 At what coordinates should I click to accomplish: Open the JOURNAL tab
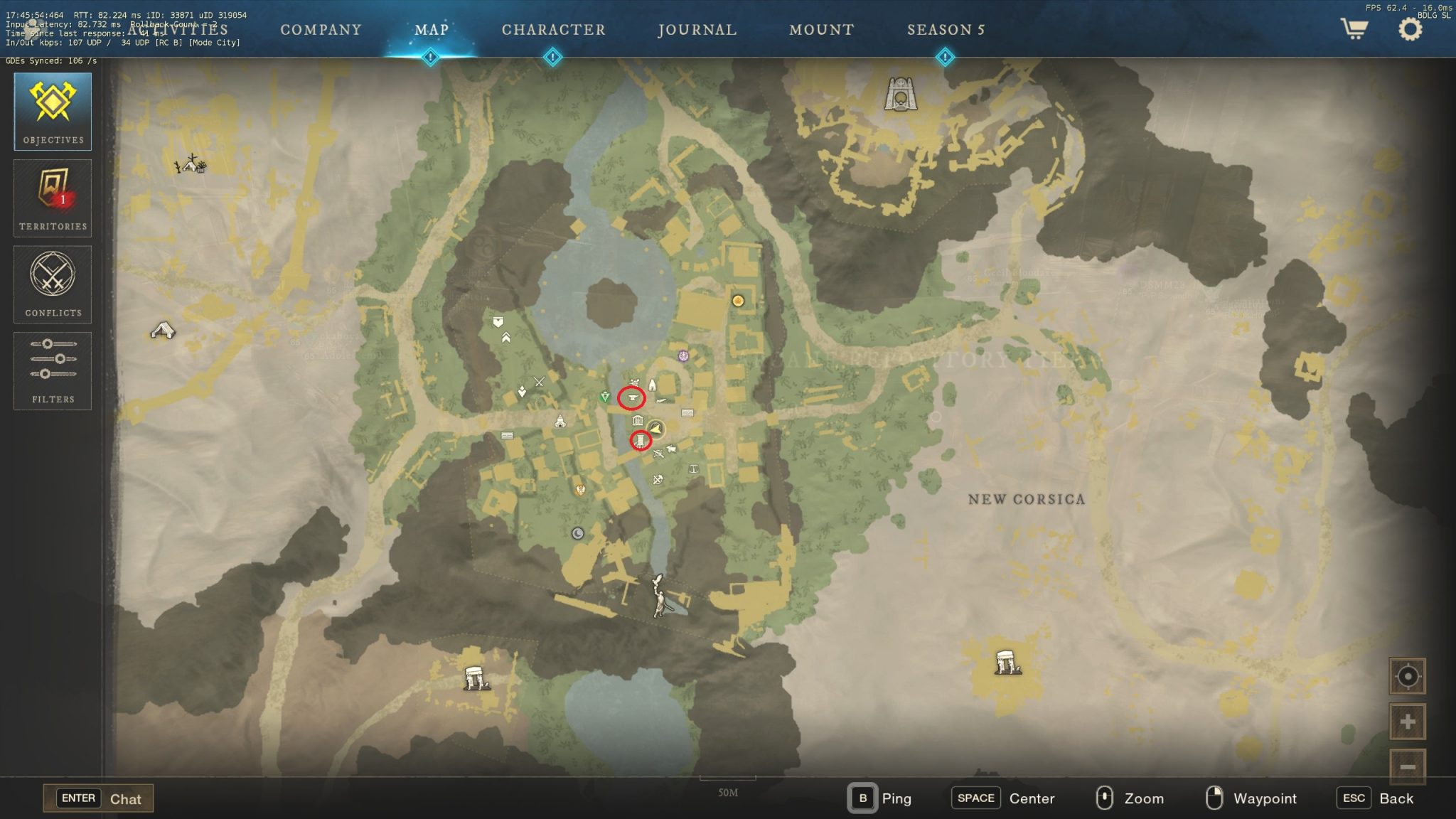[x=697, y=30]
